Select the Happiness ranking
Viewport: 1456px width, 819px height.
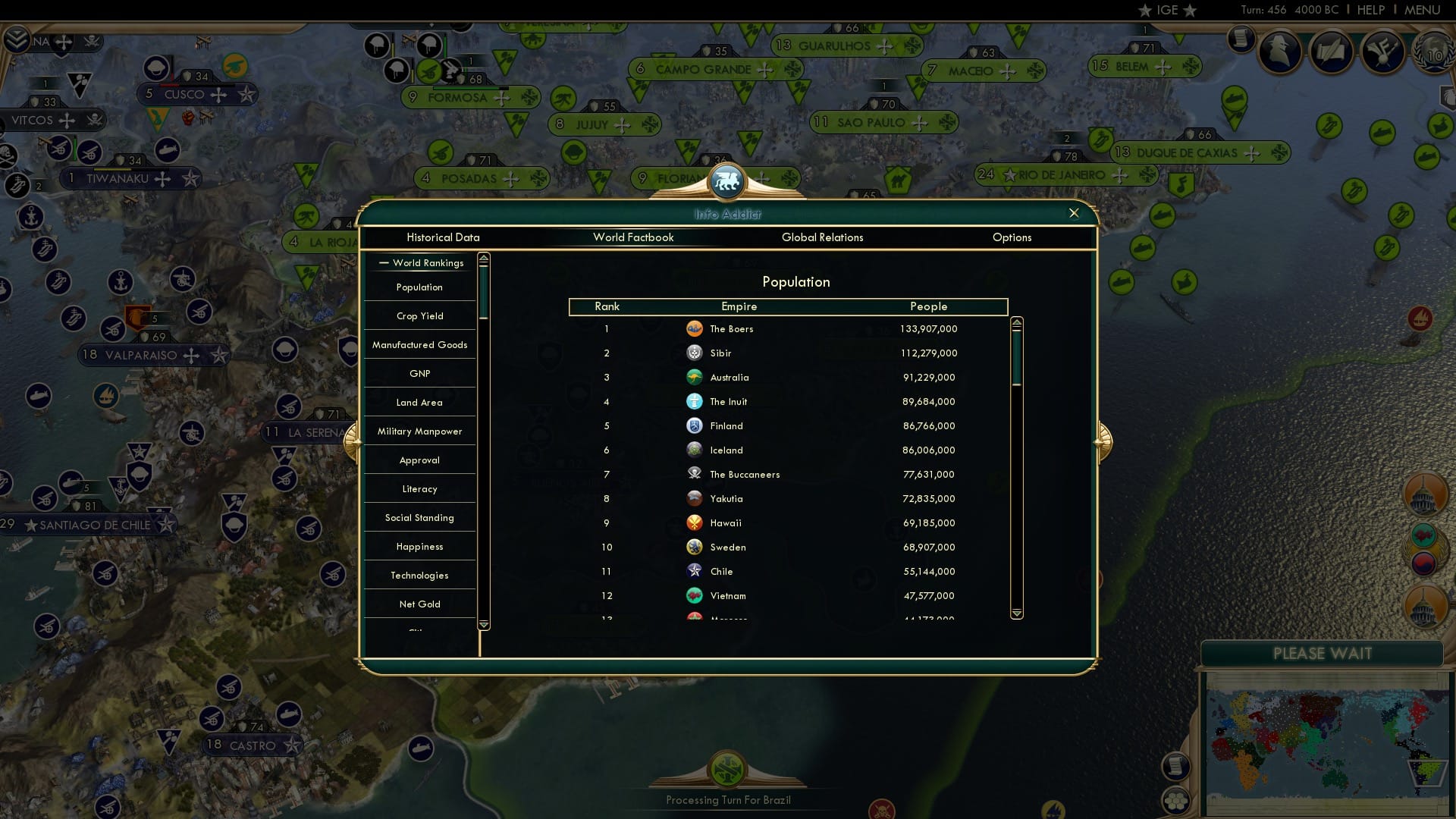(x=419, y=546)
